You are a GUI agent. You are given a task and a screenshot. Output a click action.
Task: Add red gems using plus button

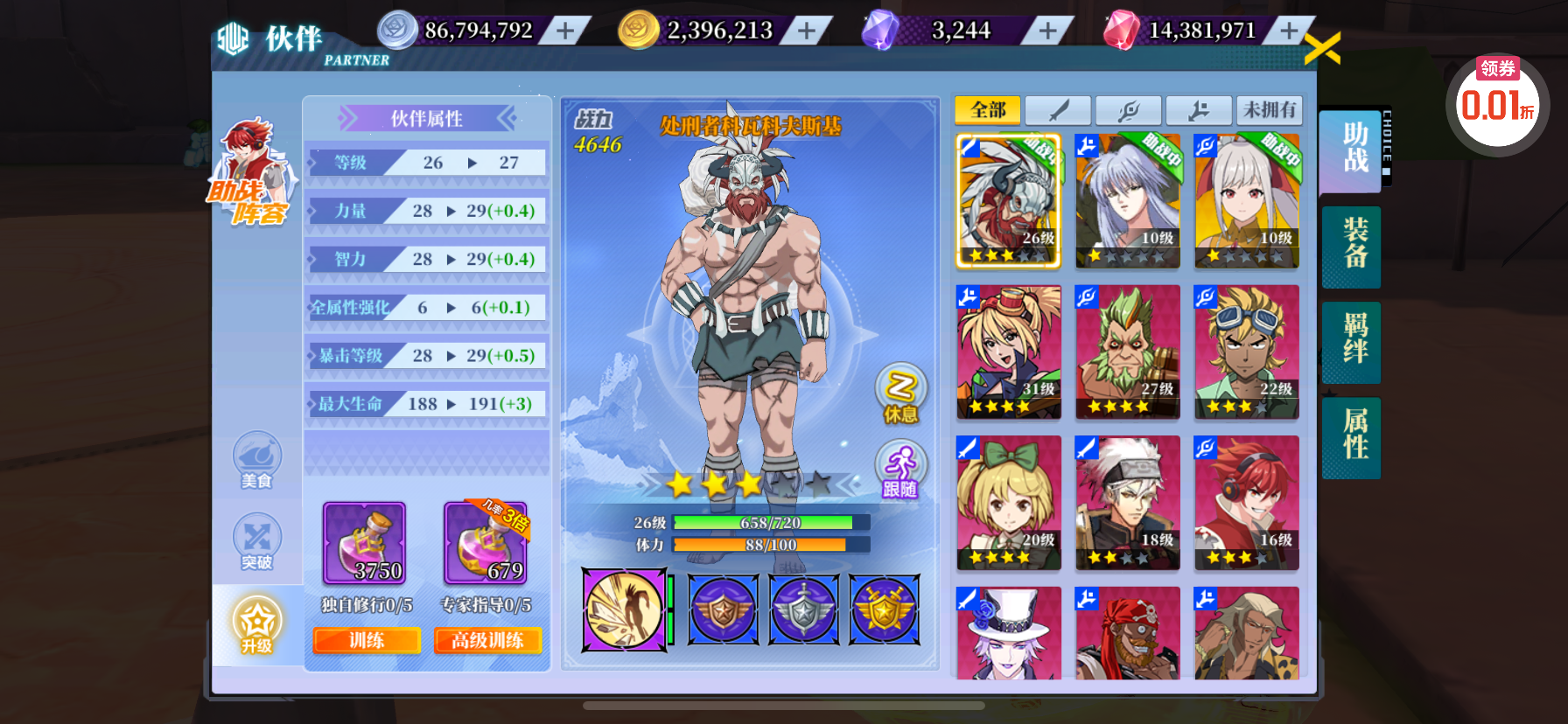(1288, 31)
